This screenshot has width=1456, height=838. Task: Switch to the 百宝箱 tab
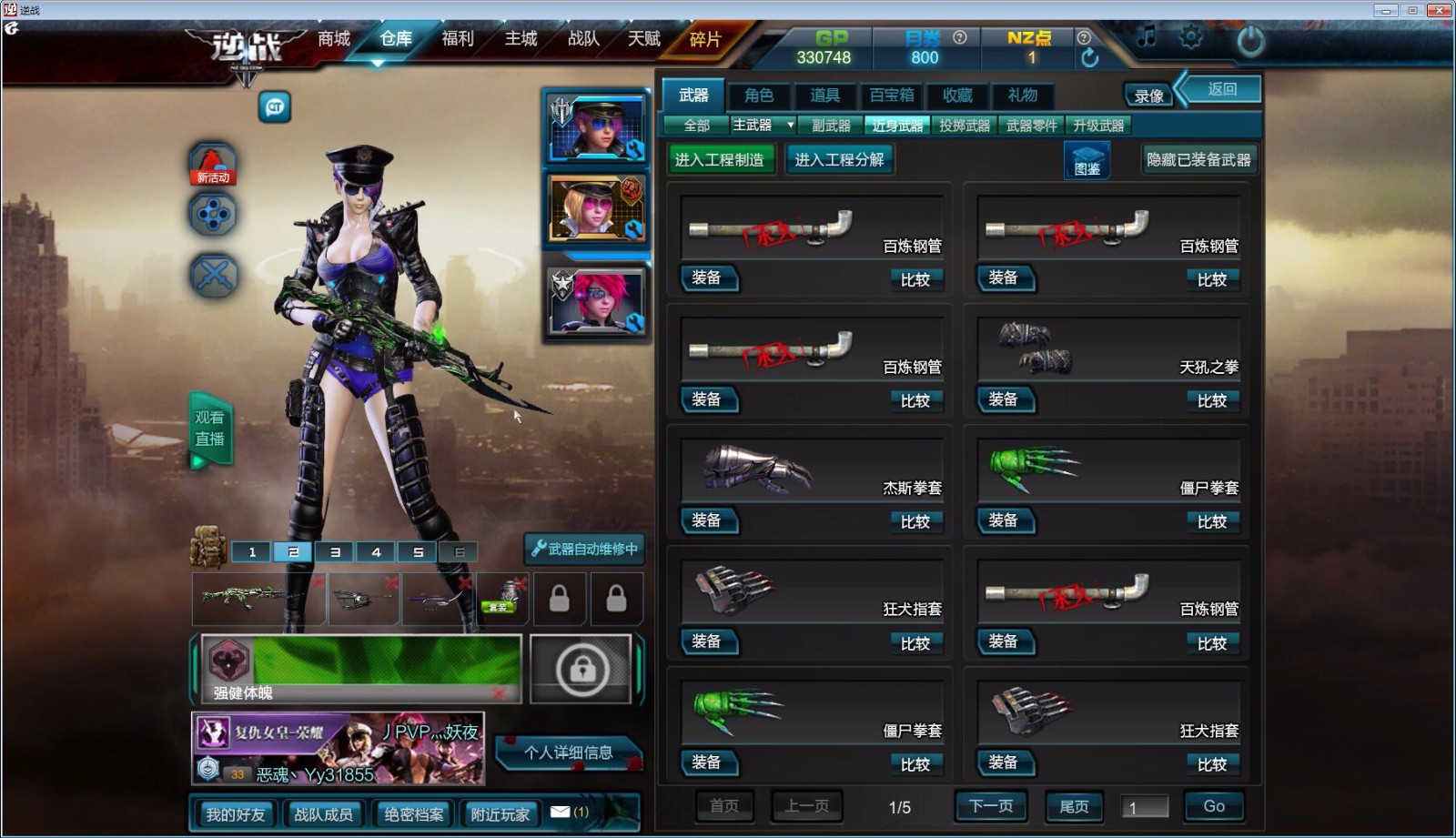[892, 96]
